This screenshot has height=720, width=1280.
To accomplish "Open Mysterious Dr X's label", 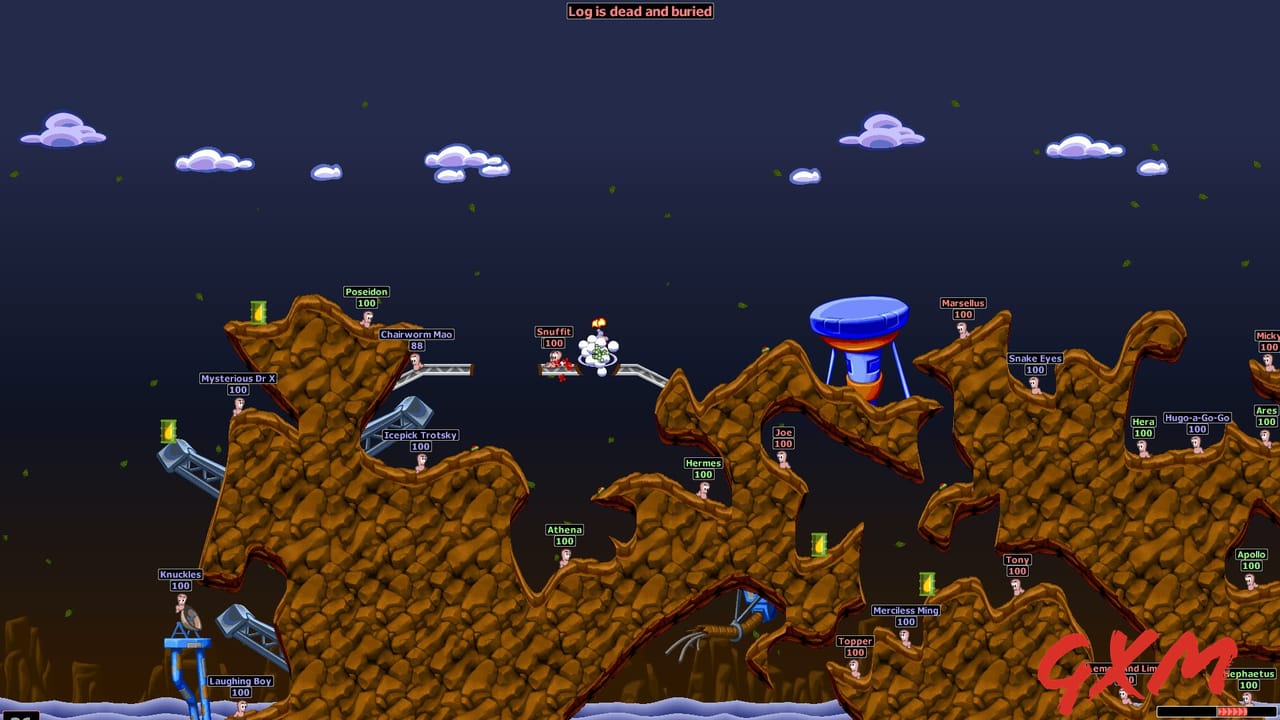I will pos(237,377).
